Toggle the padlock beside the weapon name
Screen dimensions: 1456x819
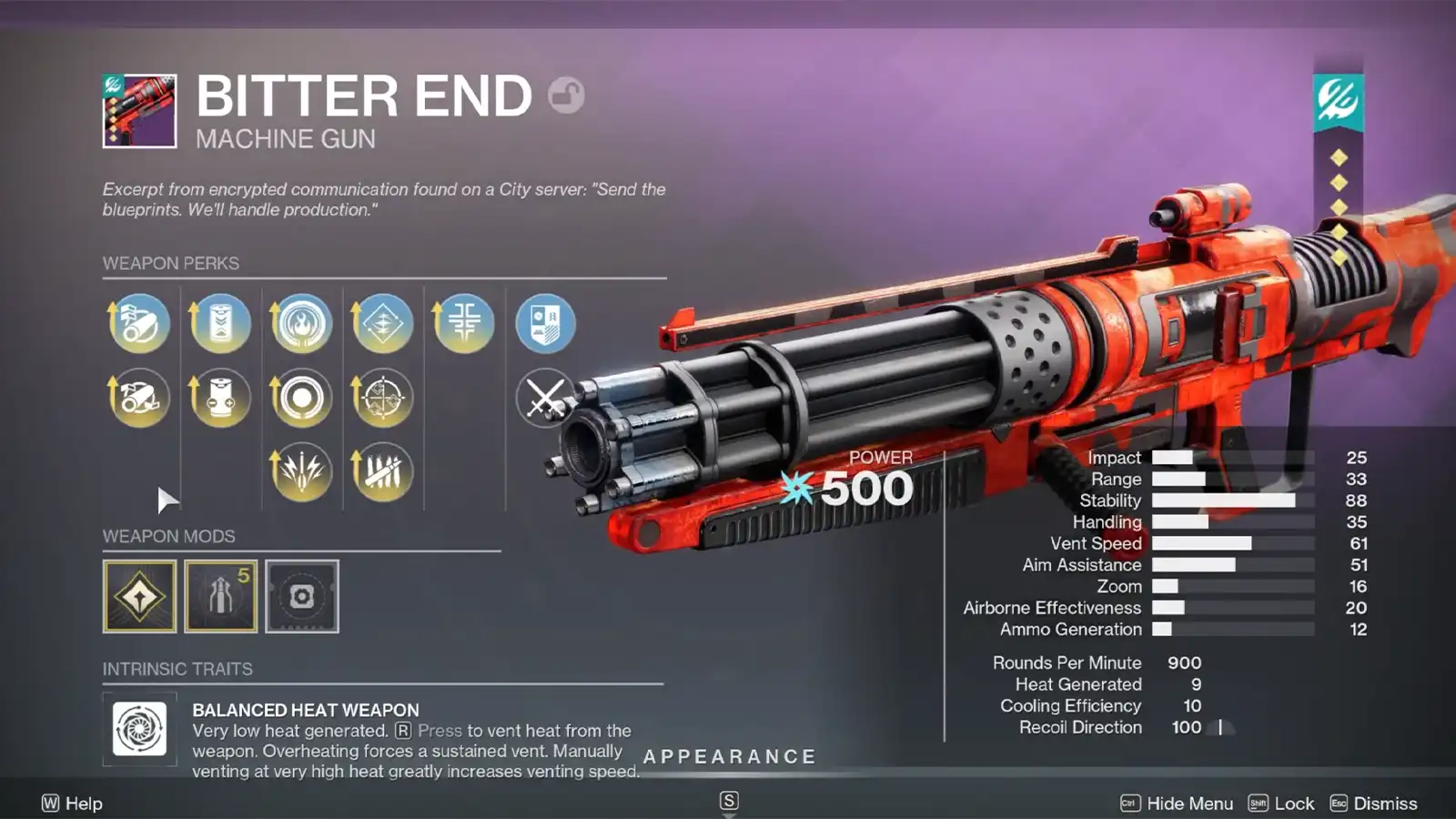tap(569, 96)
